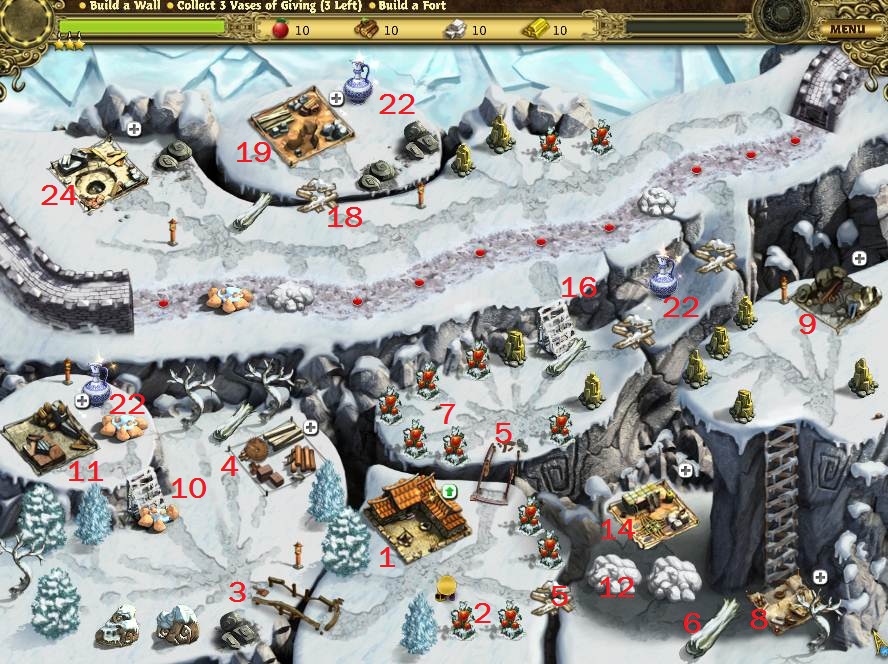Select the plus icon beside the sawmill
888x664 pixels.
310,427
